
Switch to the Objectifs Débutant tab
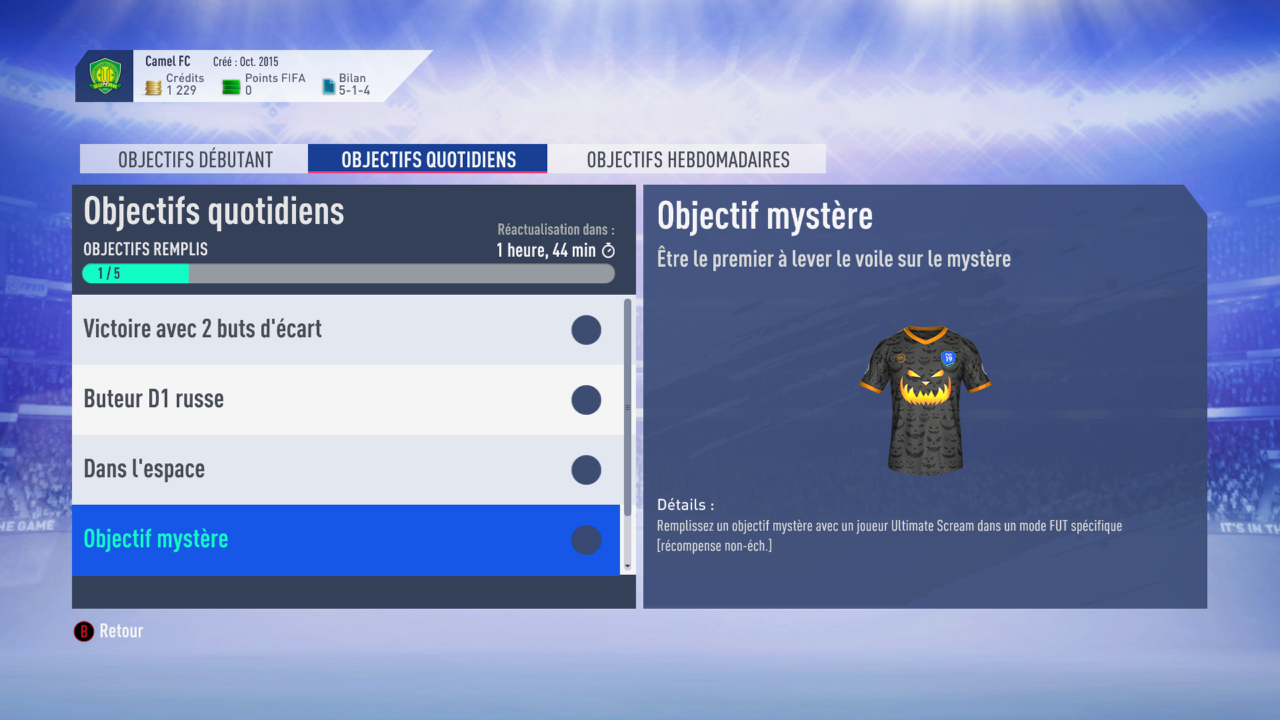pos(193,158)
